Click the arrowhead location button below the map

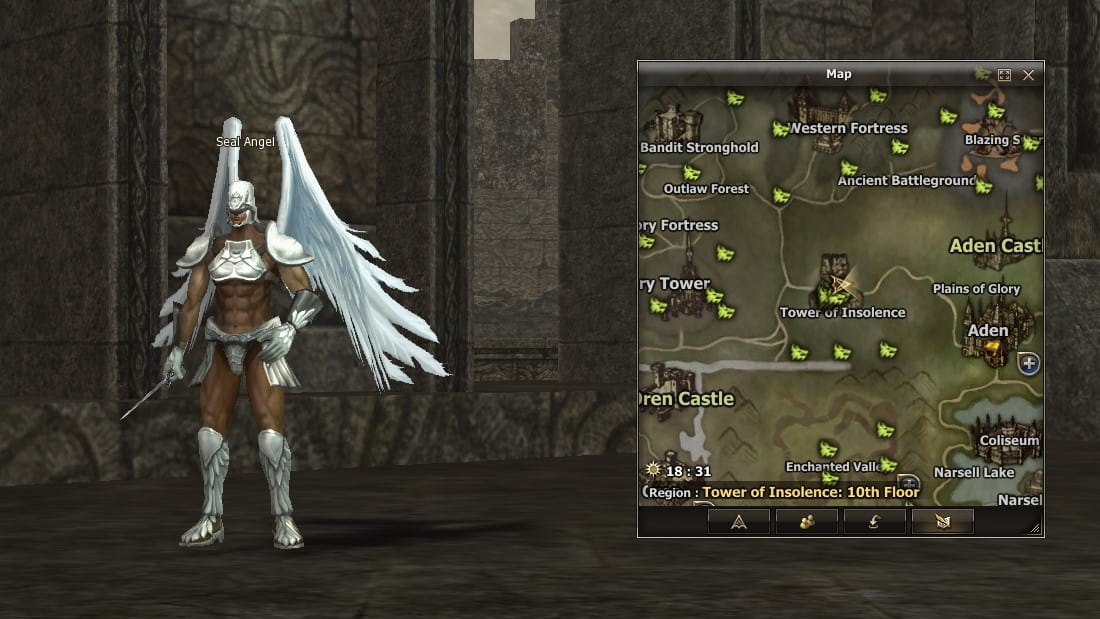[x=738, y=521]
